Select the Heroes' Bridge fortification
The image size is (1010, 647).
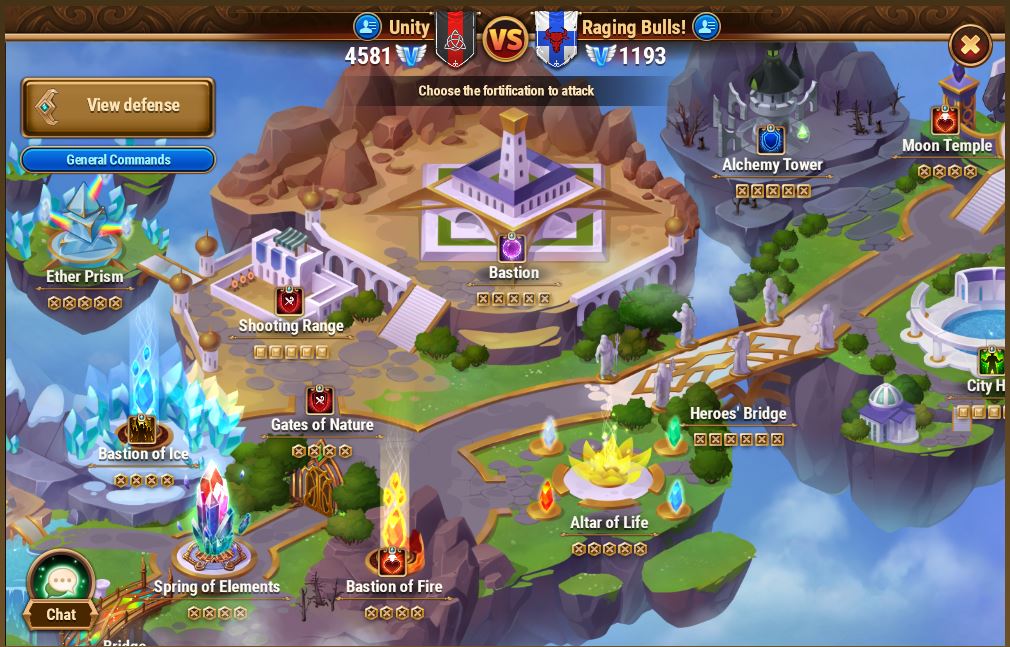click(738, 413)
